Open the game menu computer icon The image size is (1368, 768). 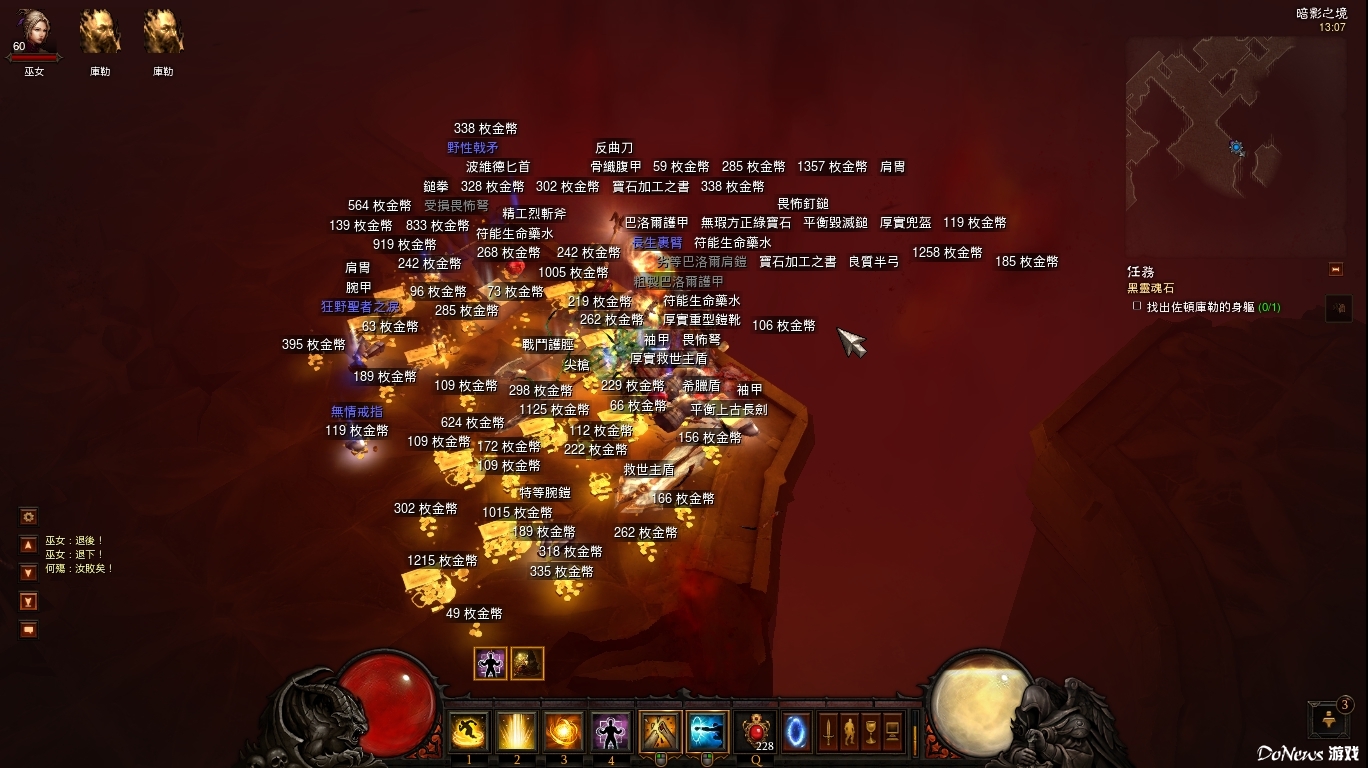pos(892,732)
